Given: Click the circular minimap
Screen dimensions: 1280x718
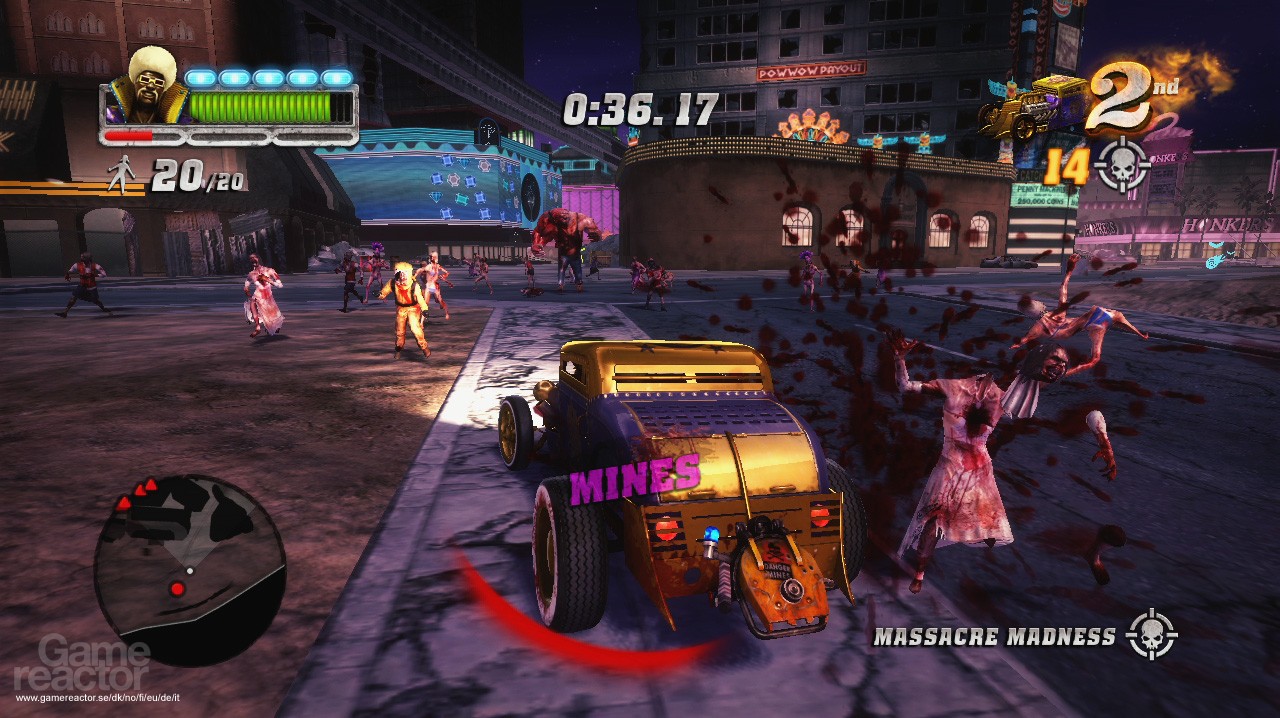Looking at the screenshot, I should click(x=190, y=570).
